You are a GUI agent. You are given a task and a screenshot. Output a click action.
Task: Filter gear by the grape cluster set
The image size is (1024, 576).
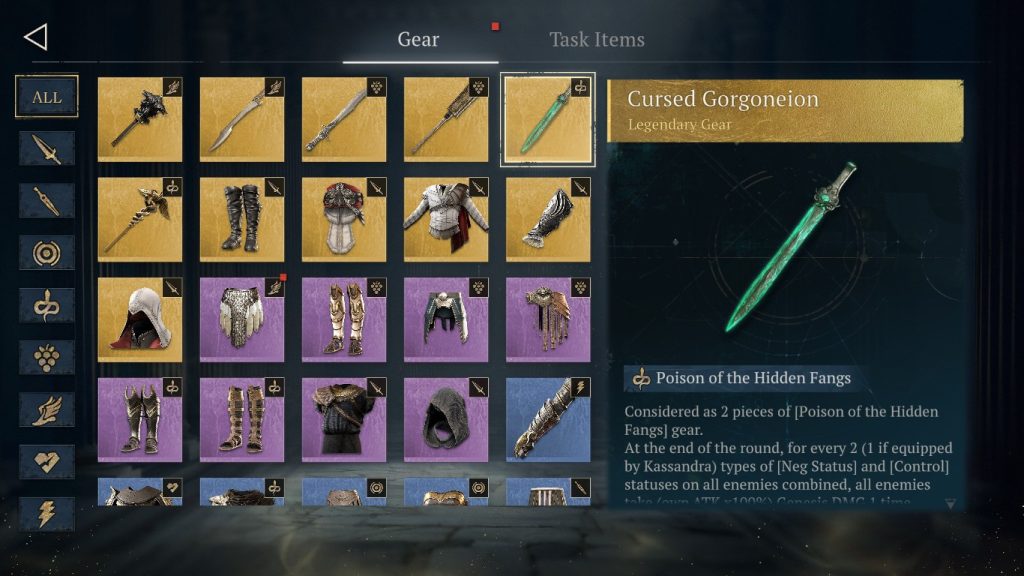tap(47, 357)
